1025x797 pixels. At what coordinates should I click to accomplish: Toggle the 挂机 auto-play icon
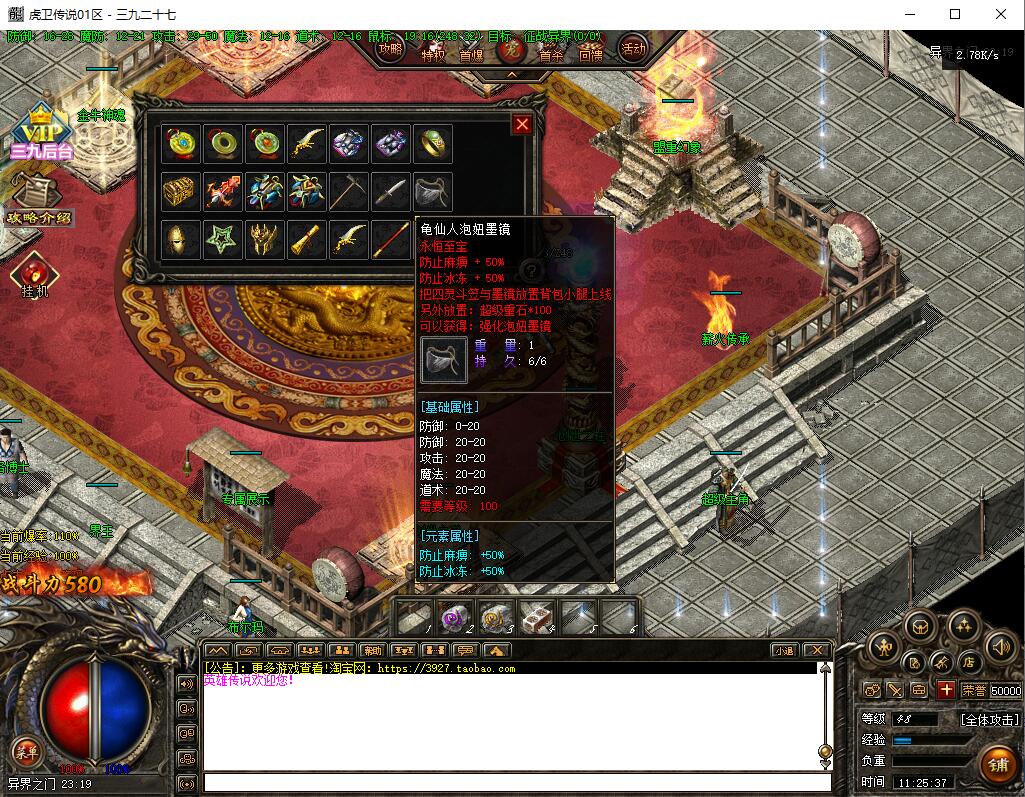35,274
